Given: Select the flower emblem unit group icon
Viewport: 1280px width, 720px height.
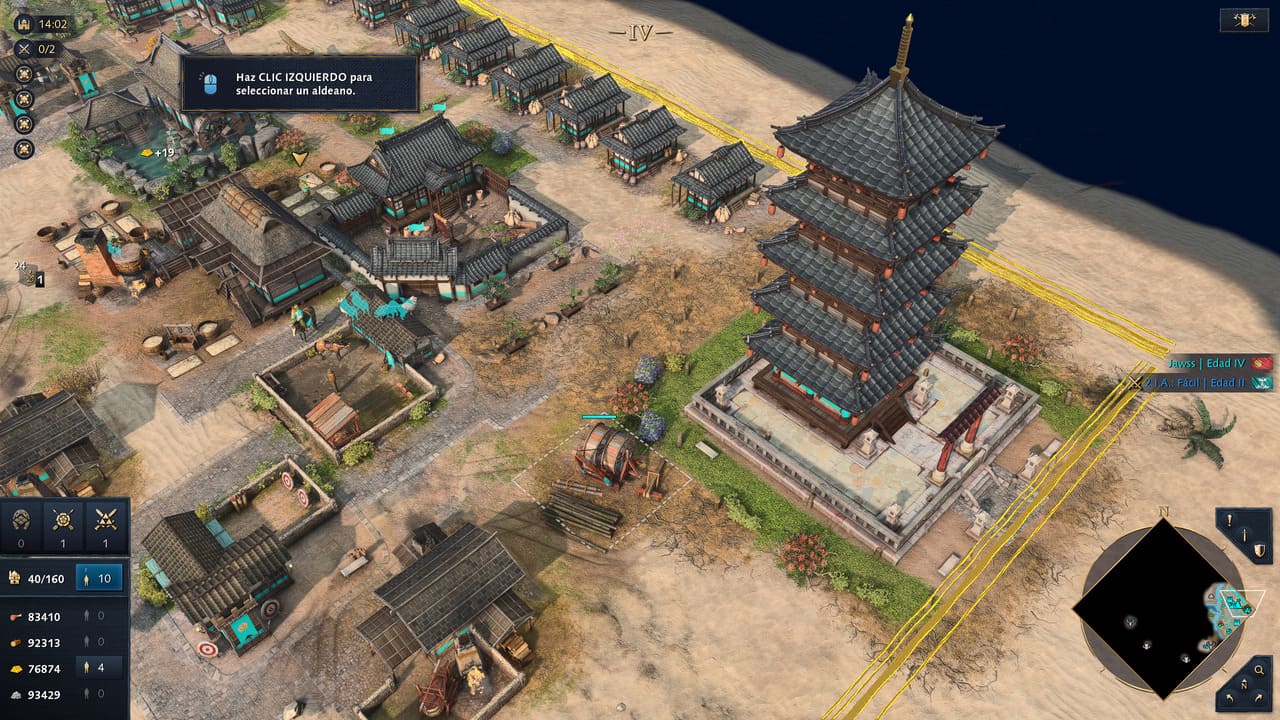Looking at the screenshot, I should pyautogui.click(x=63, y=519).
